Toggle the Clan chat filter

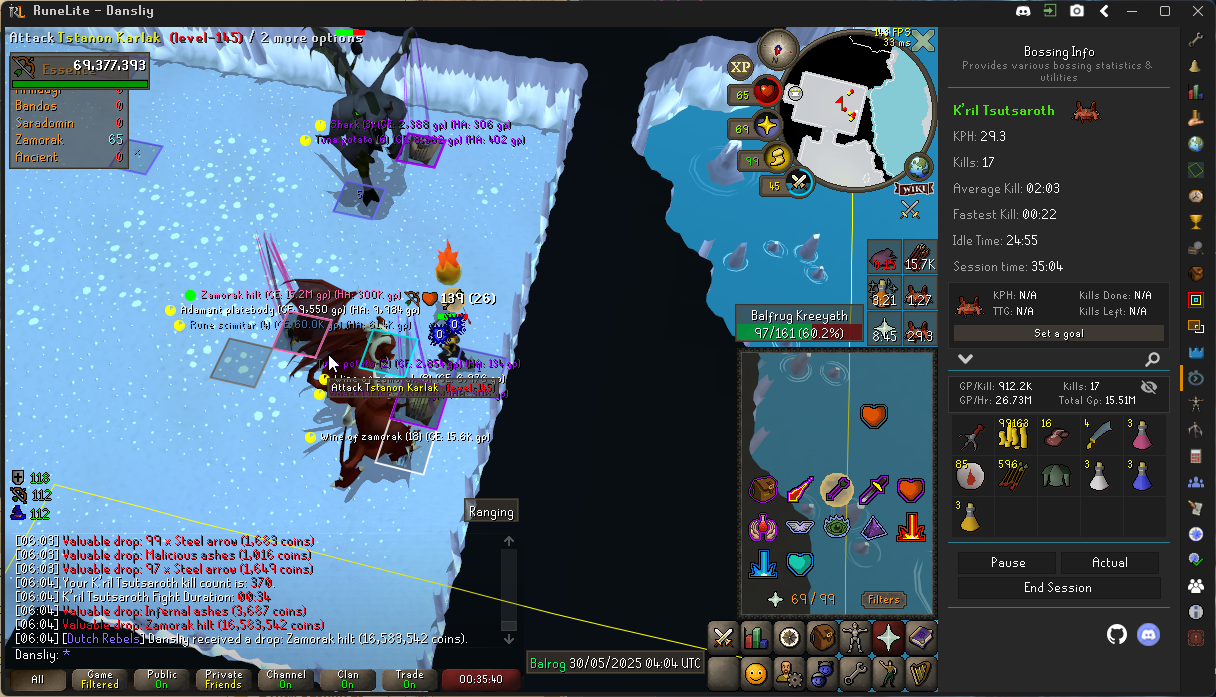(x=347, y=680)
